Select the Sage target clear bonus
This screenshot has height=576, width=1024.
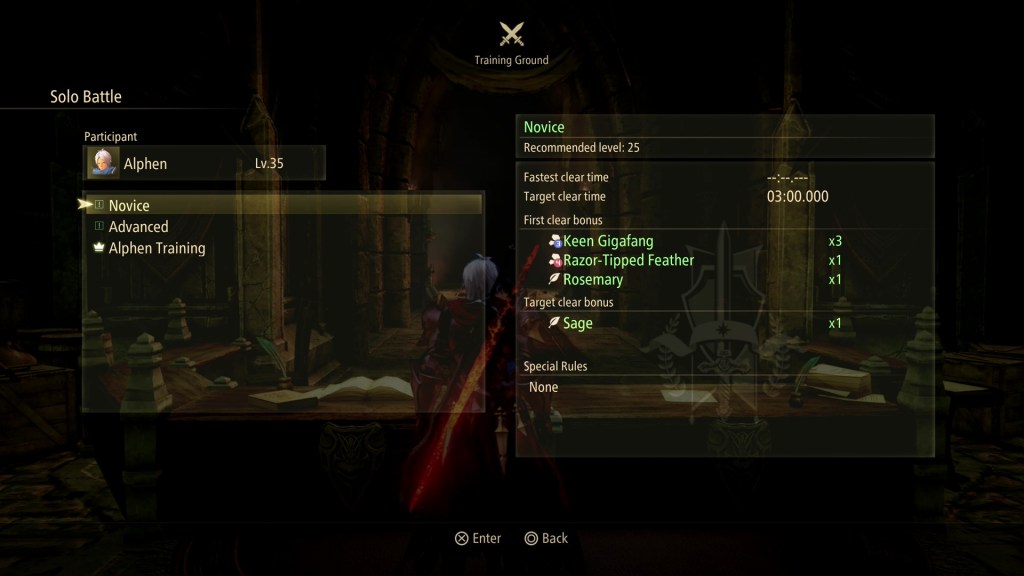(x=578, y=323)
